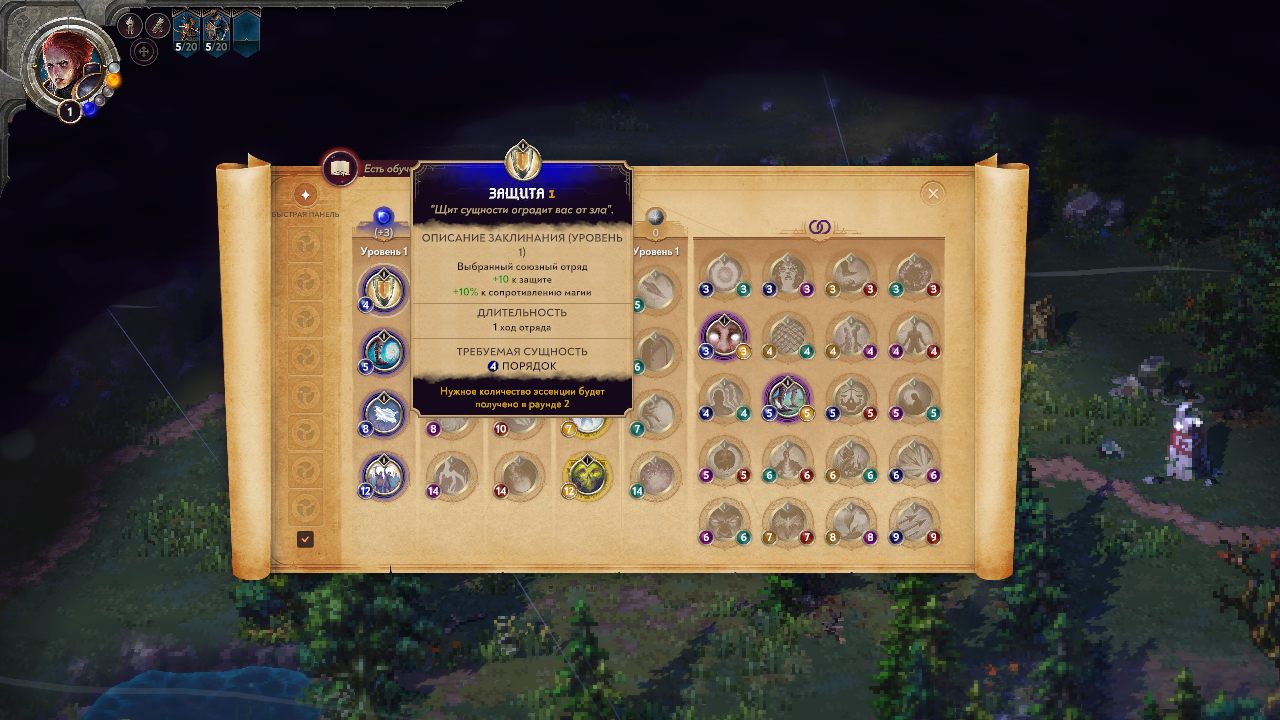Choose the blue spell costing 5 essence
The image size is (1280, 720).
[383, 352]
